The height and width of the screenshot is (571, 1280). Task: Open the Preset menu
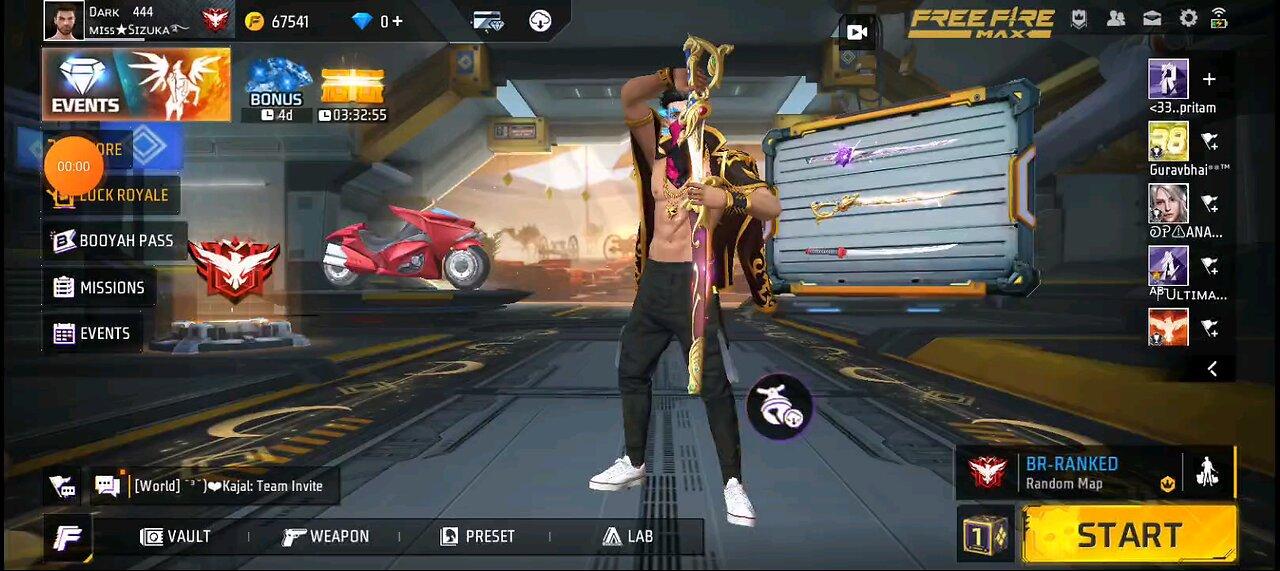coord(476,537)
